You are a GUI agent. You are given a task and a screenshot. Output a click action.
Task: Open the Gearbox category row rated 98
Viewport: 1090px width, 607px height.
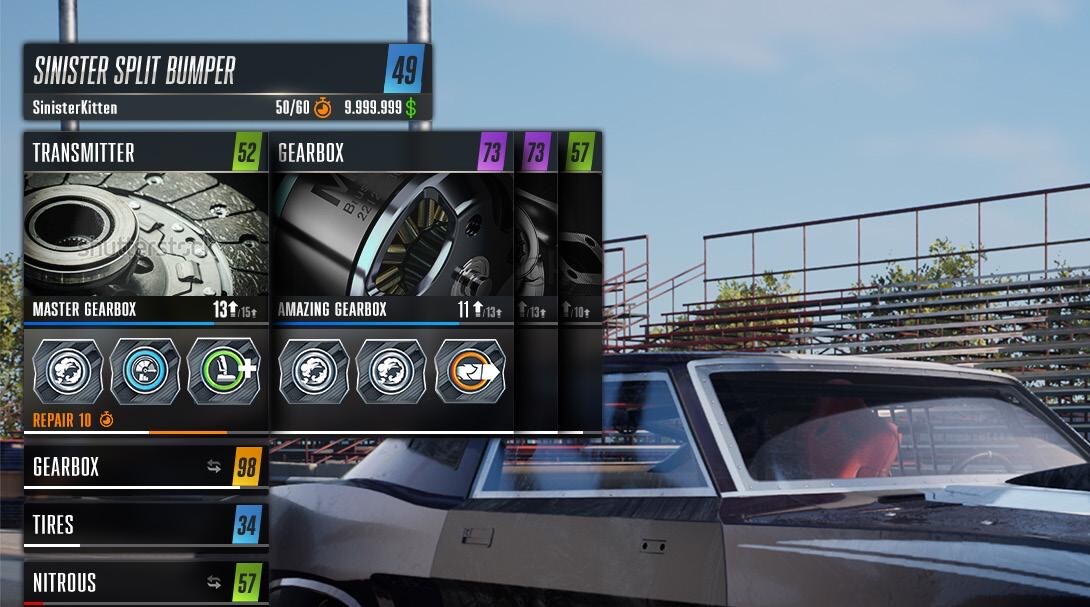point(145,467)
